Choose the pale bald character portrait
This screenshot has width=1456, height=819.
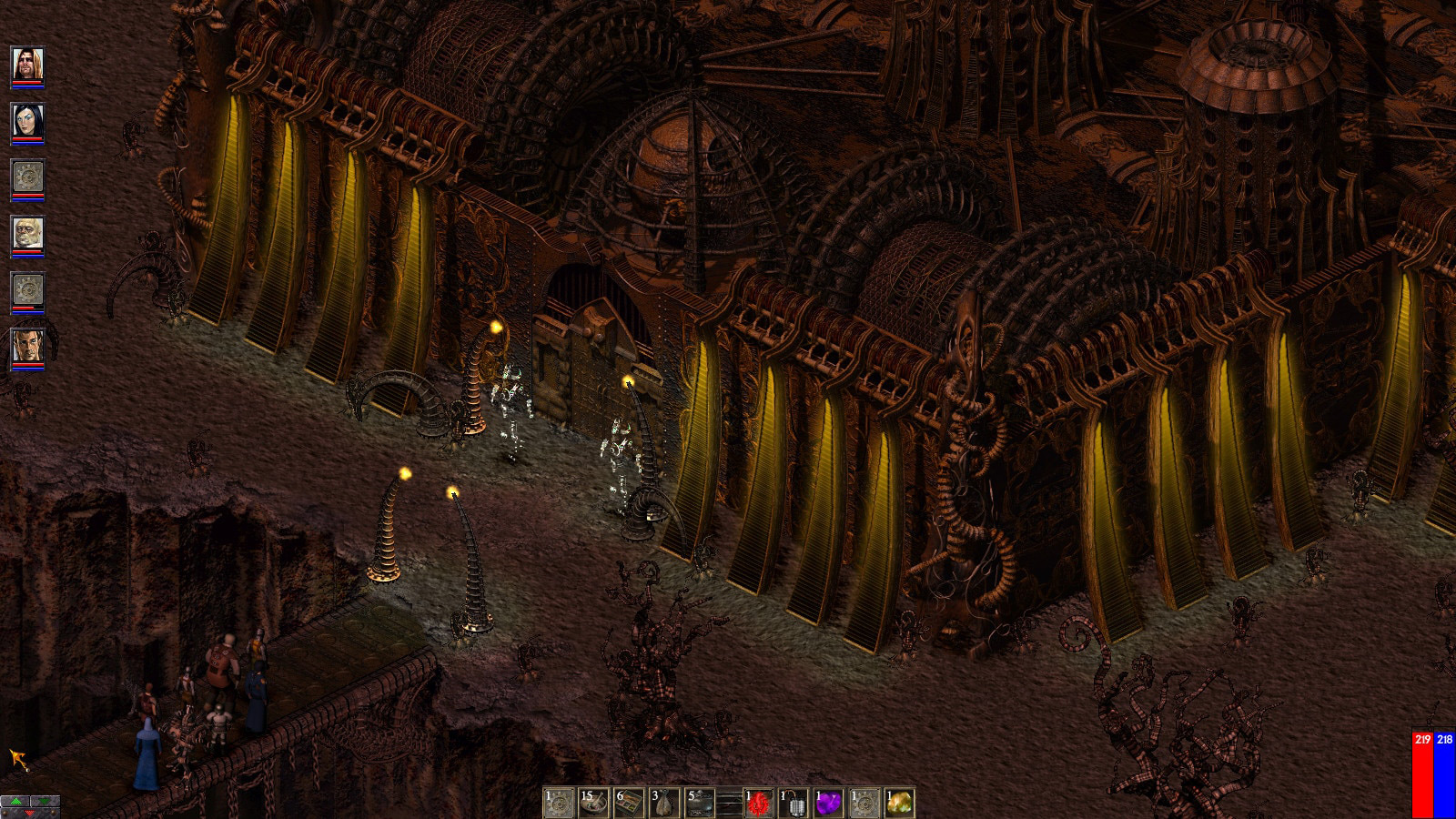coord(27,234)
